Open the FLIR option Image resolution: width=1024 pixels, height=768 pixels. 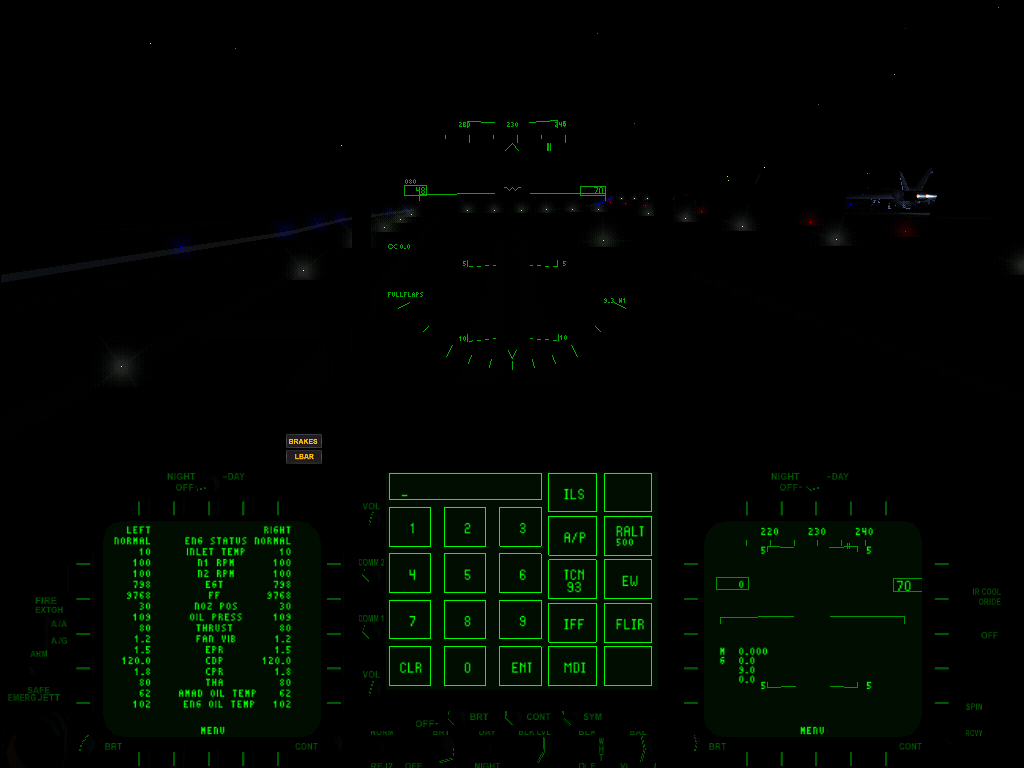coord(628,624)
